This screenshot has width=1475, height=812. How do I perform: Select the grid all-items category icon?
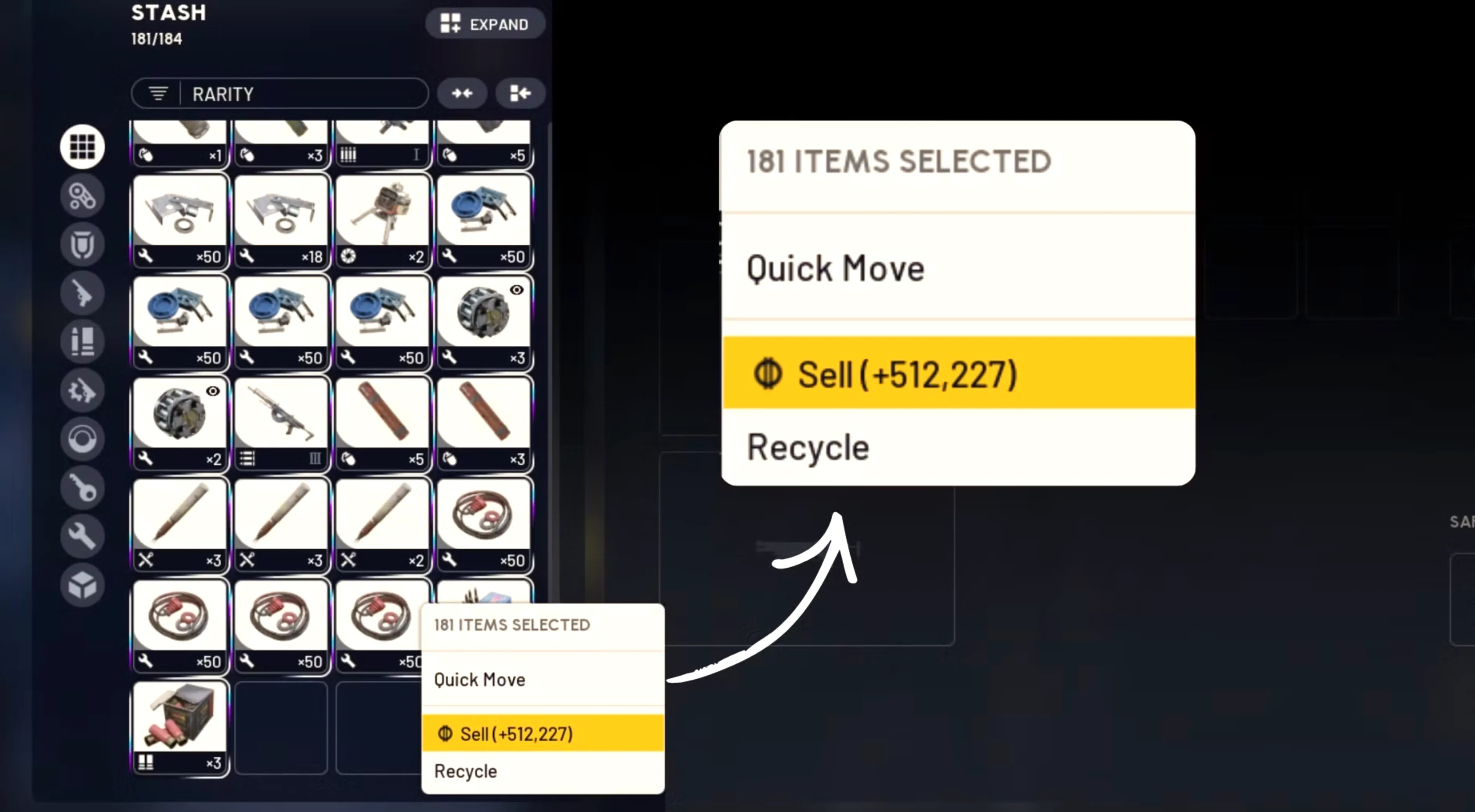tap(82, 146)
